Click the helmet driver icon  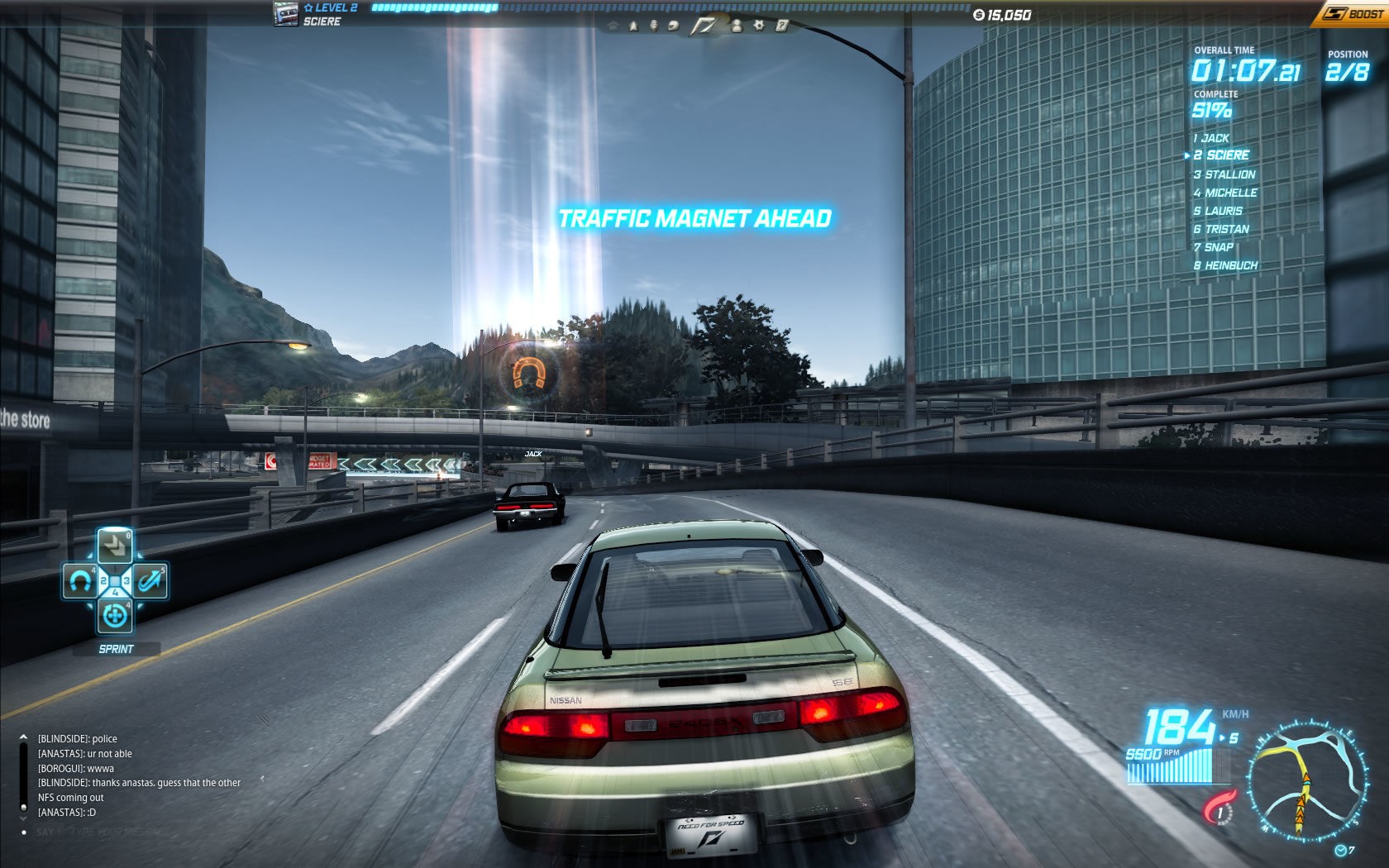(x=673, y=26)
